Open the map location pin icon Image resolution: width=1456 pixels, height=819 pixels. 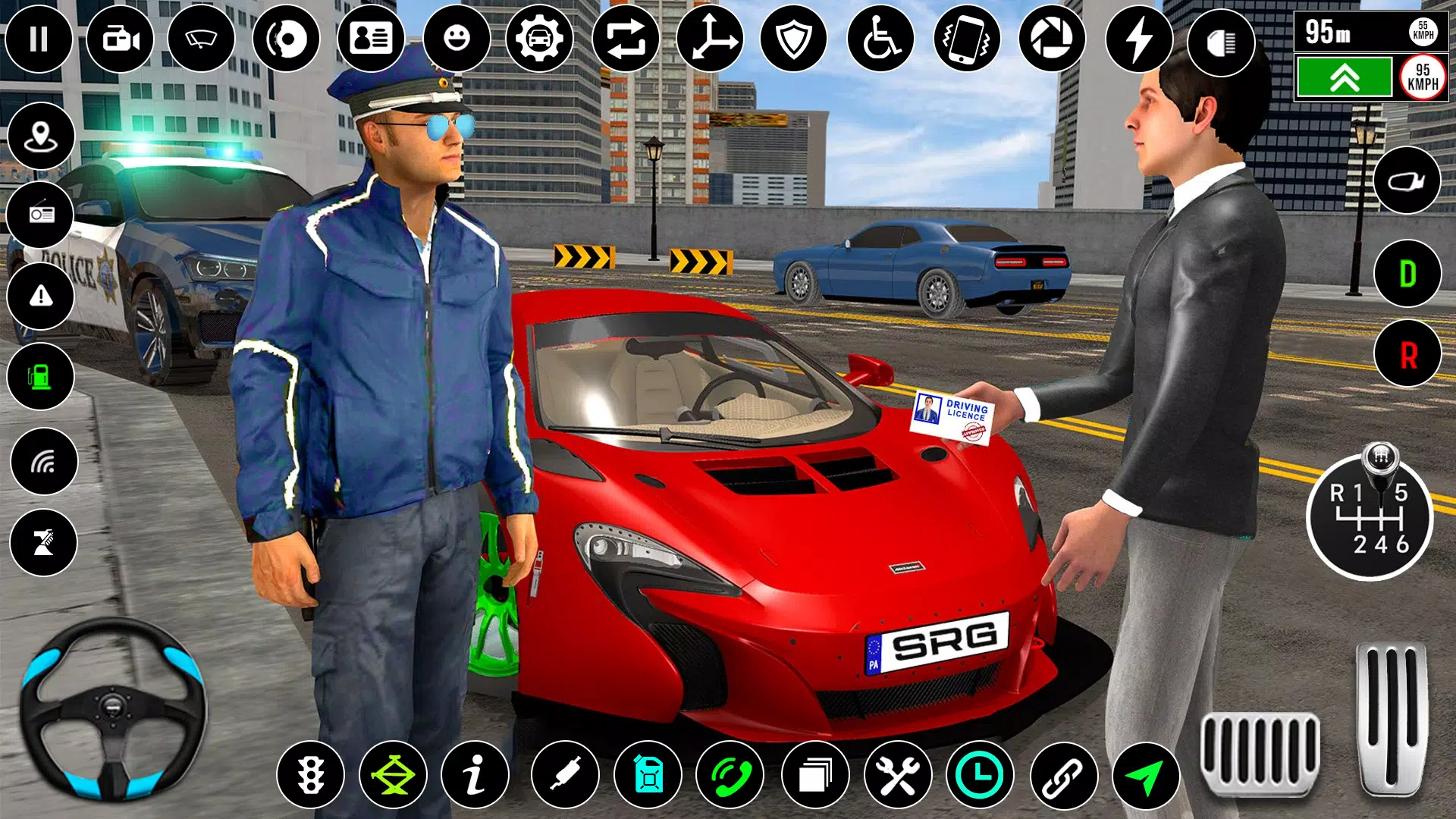click(41, 136)
